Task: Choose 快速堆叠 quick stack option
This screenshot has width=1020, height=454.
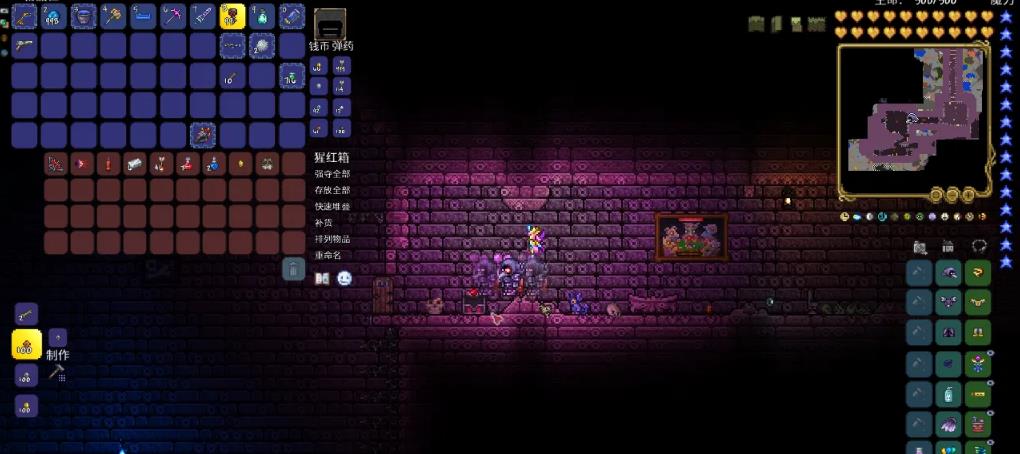Action: [332, 206]
